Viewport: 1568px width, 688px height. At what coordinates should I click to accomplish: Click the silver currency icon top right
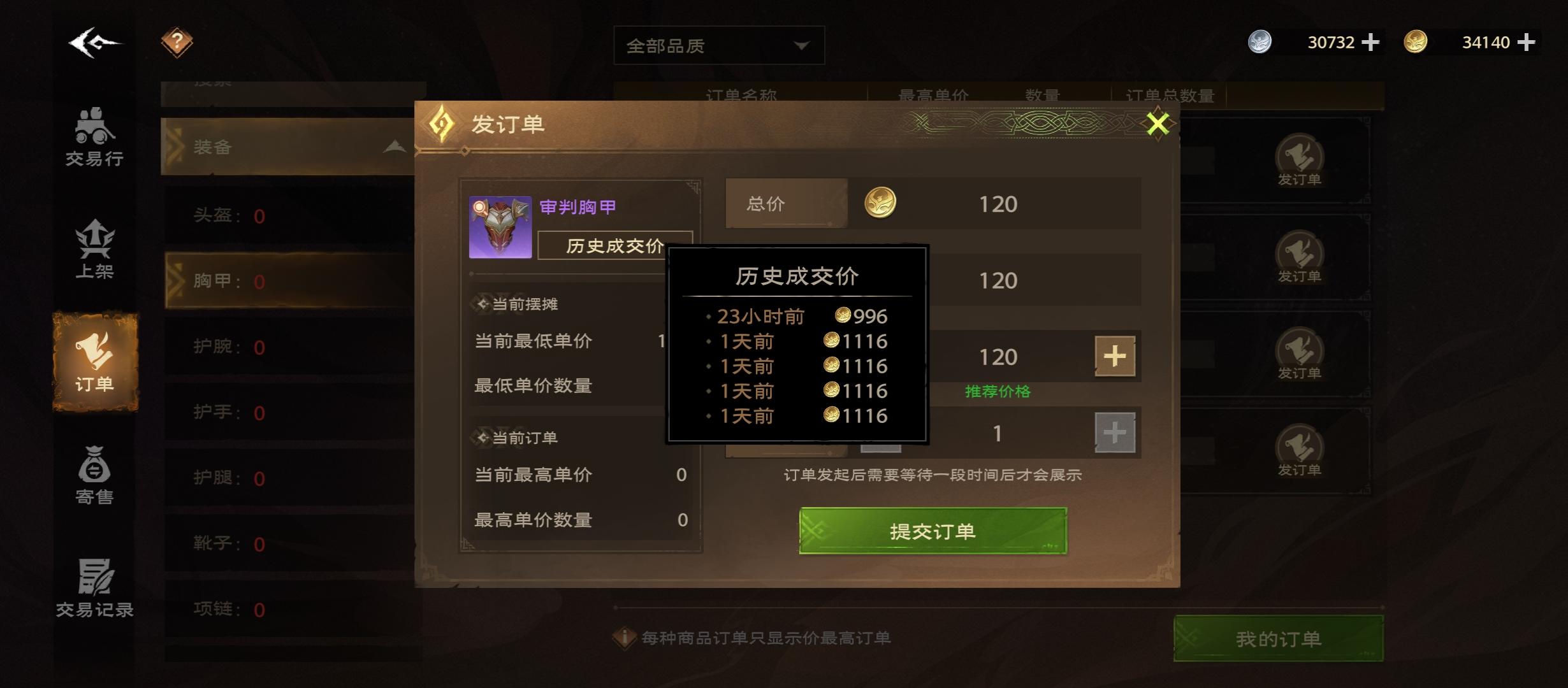(x=1260, y=42)
